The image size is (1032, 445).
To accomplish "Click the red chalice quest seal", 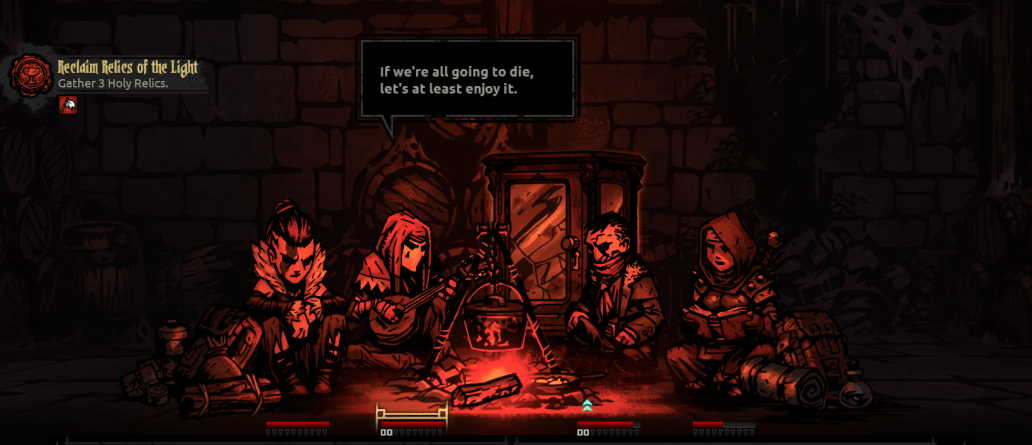I will [x=31, y=74].
